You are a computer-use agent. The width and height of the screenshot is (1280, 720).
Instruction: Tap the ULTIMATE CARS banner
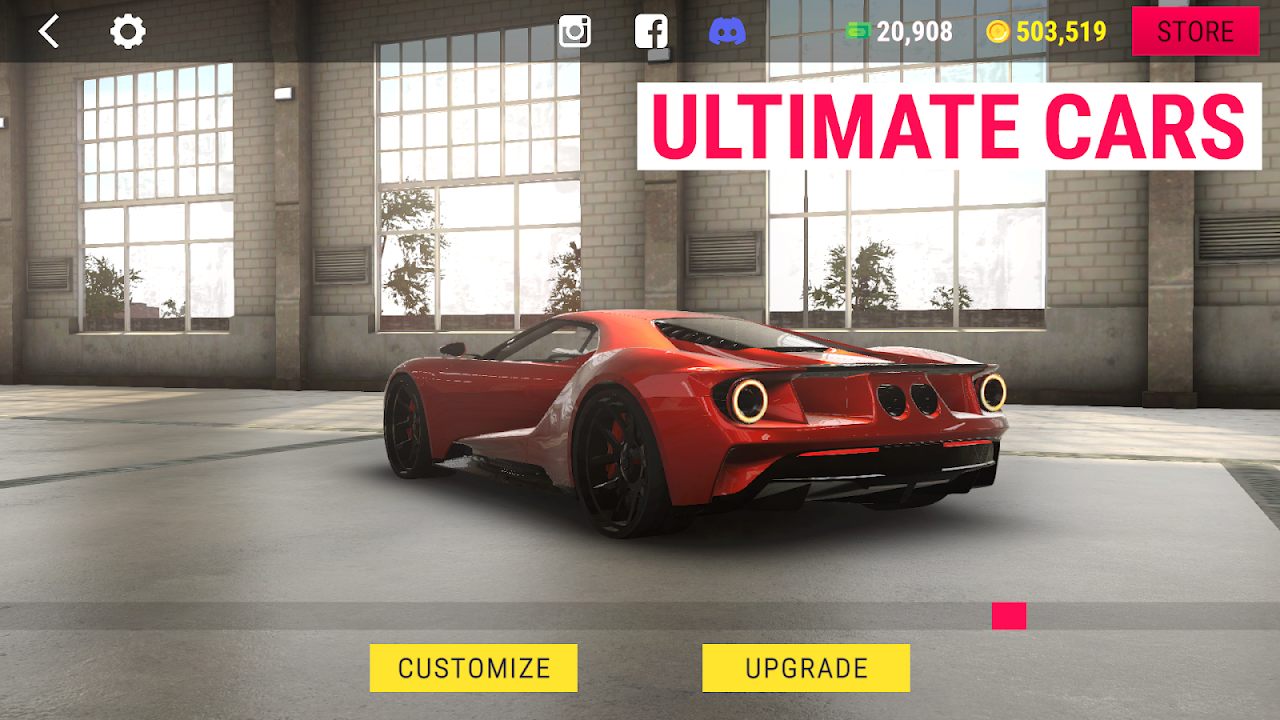950,123
